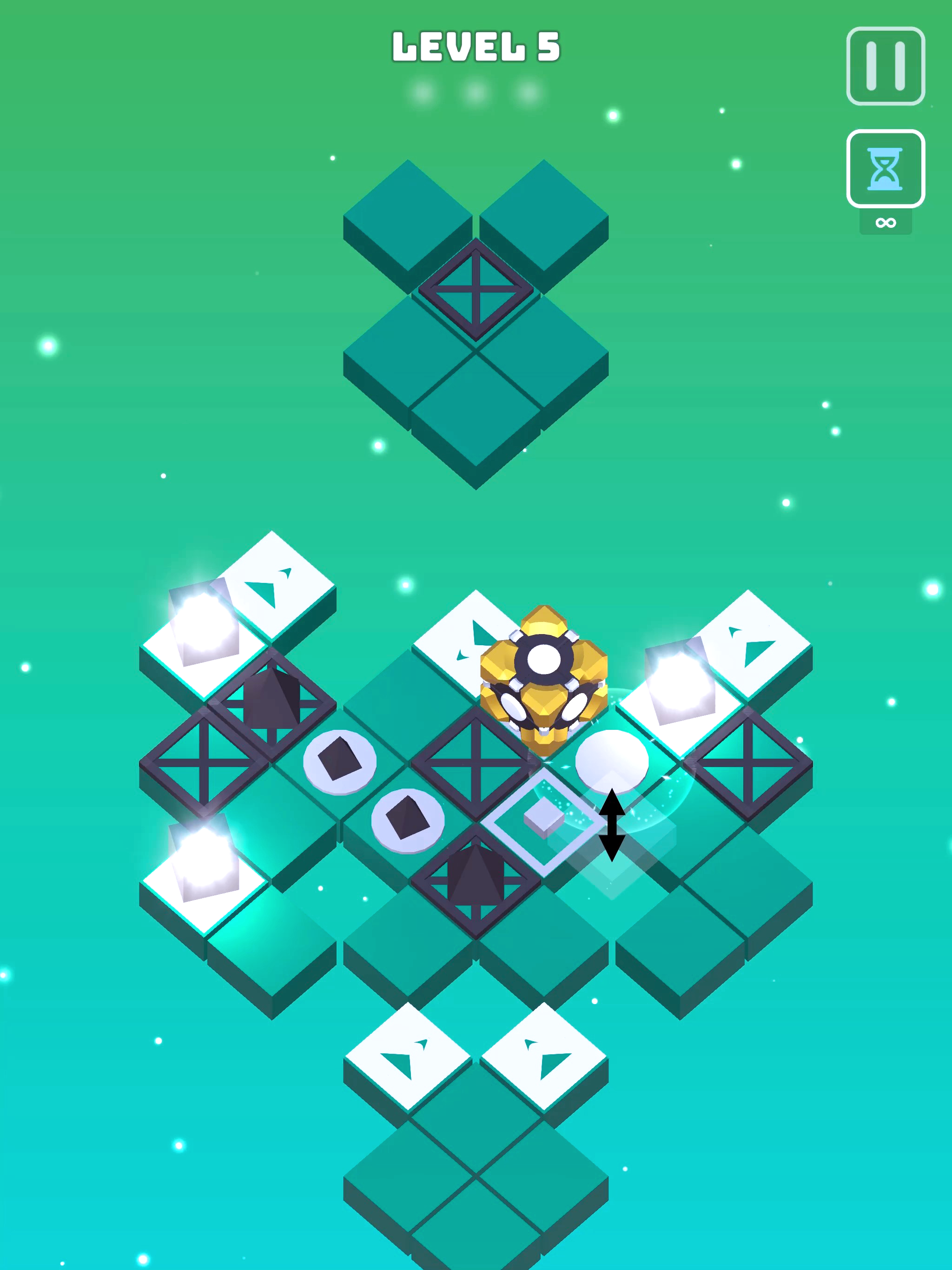The width and height of the screenshot is (952, 1270).
Task: Activate the hourglass time-freeze power-up
Action: pyautogui.click(x=886, y=168)
